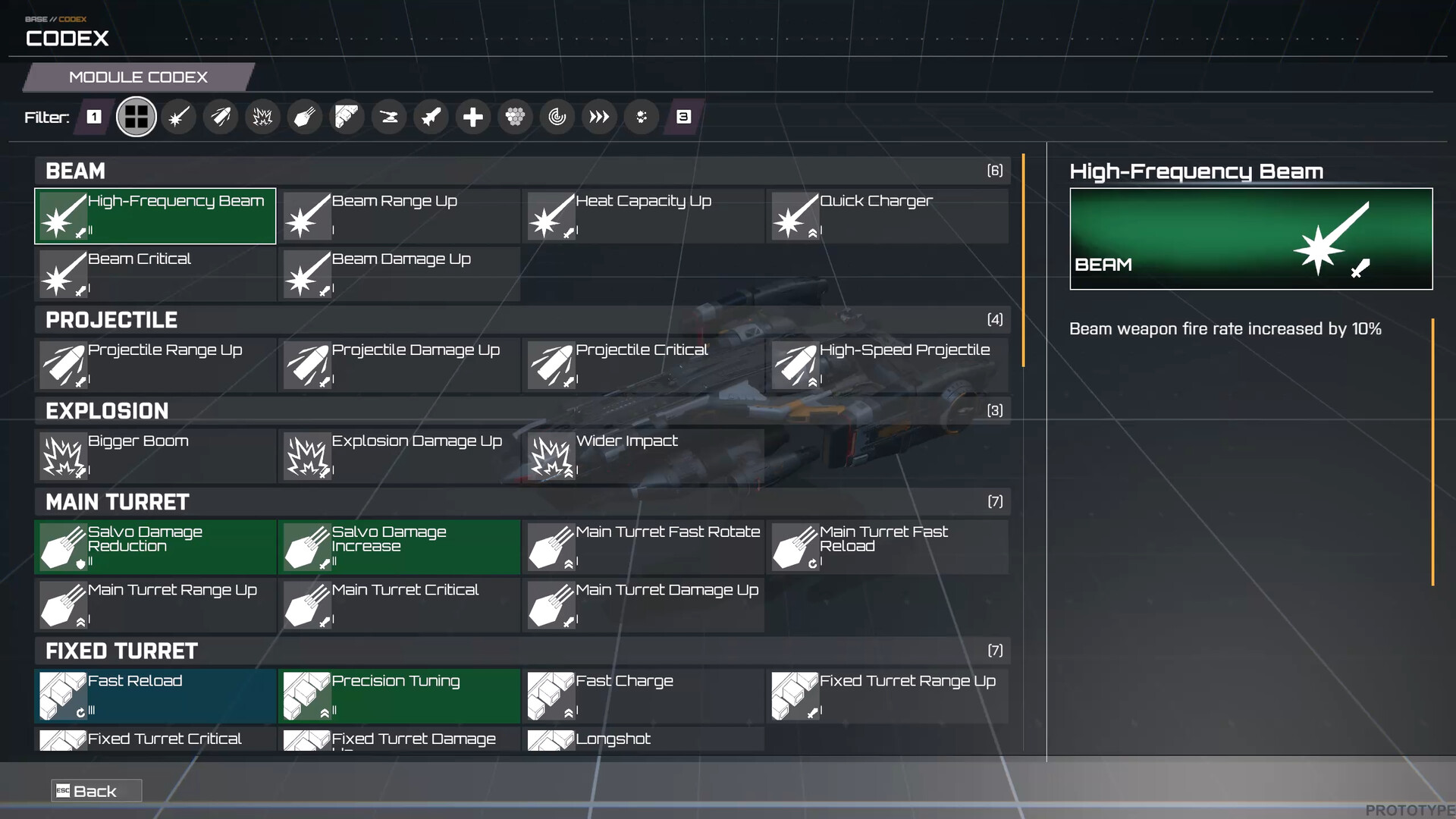
Task: Select the aircraft filter icon
Action: pyautogui.click(x=431, y=117)
